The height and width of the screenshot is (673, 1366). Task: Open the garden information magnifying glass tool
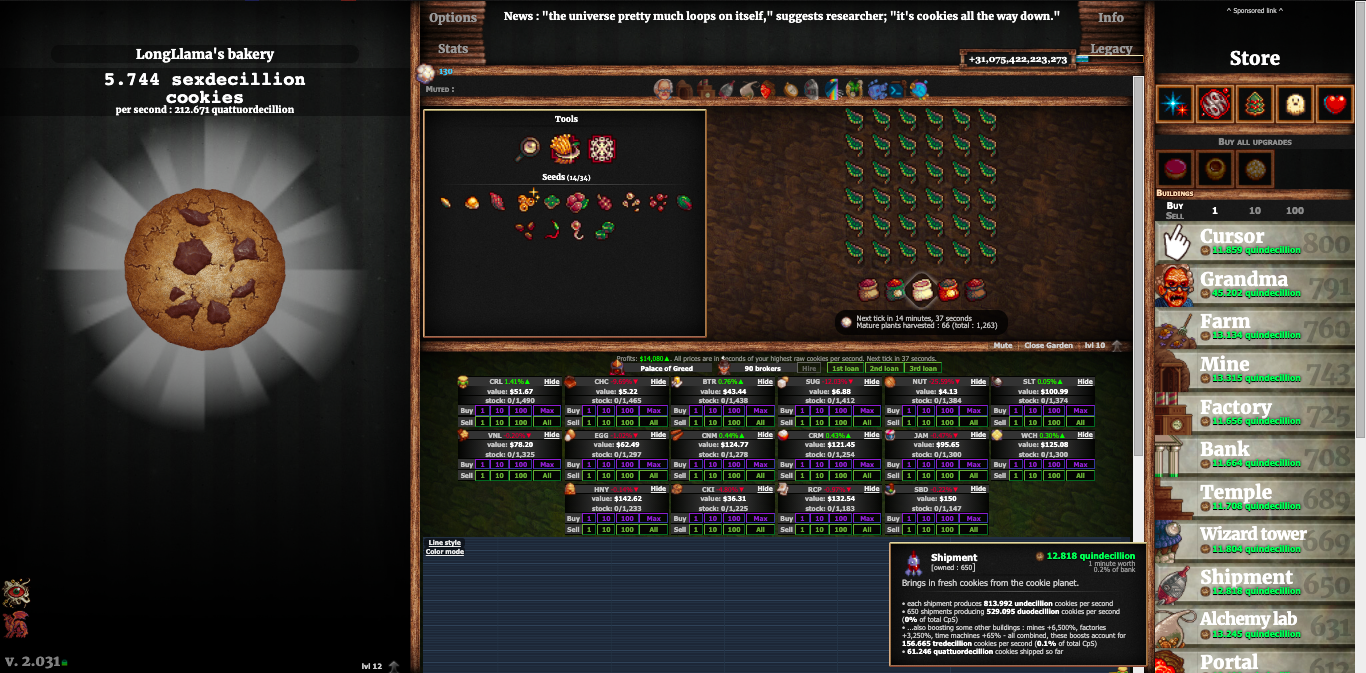click(528, 150)
